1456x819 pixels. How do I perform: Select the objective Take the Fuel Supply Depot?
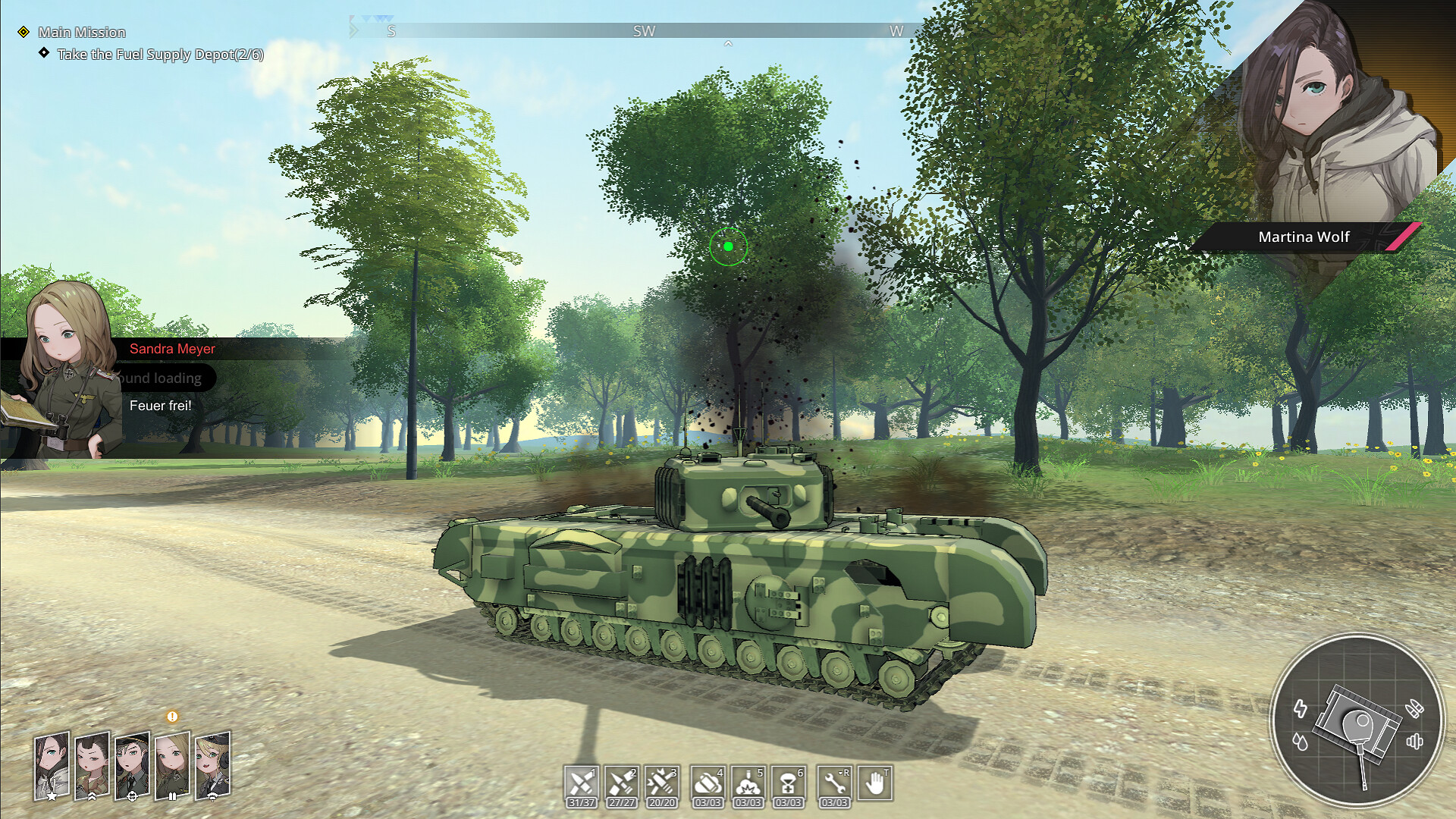tap(160, 54)
